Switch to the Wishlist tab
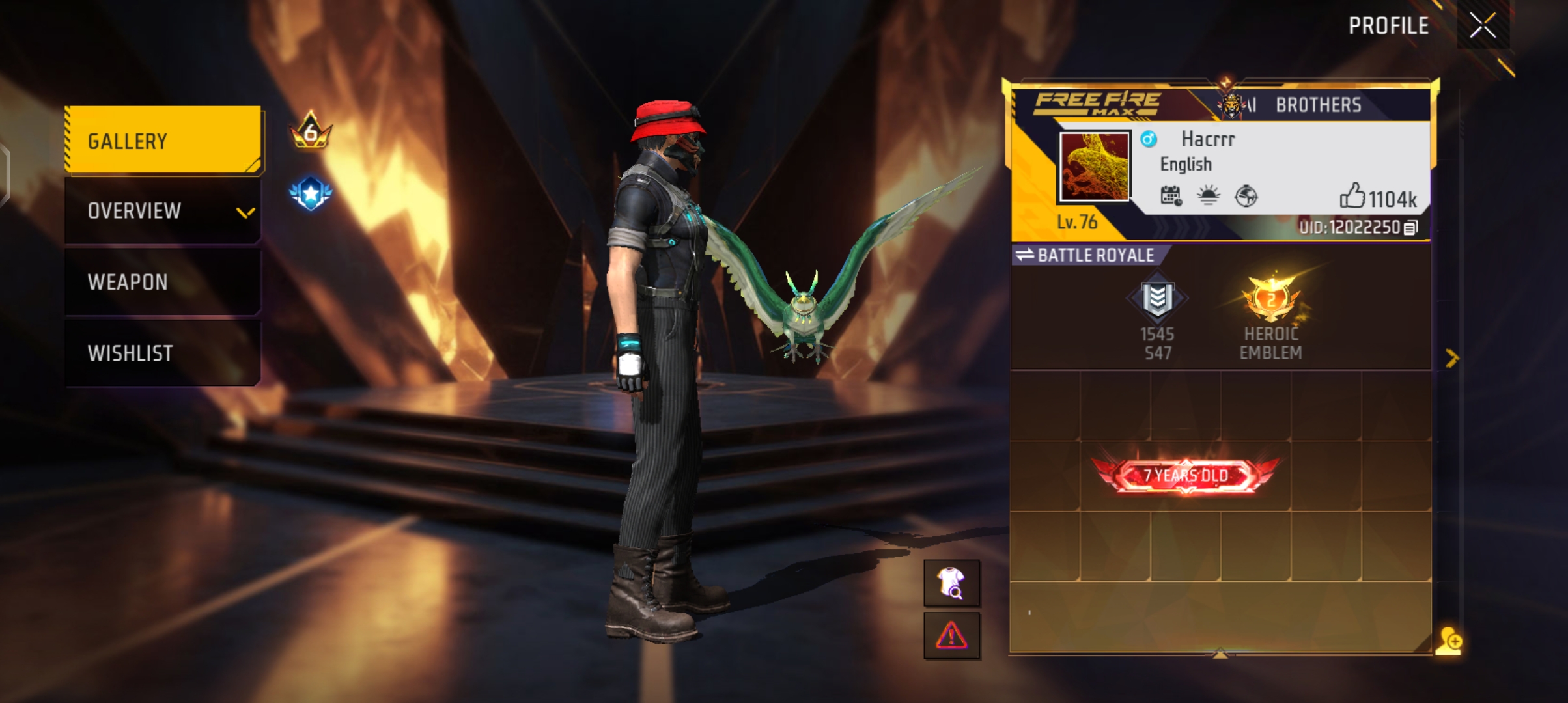 (163, 353)
